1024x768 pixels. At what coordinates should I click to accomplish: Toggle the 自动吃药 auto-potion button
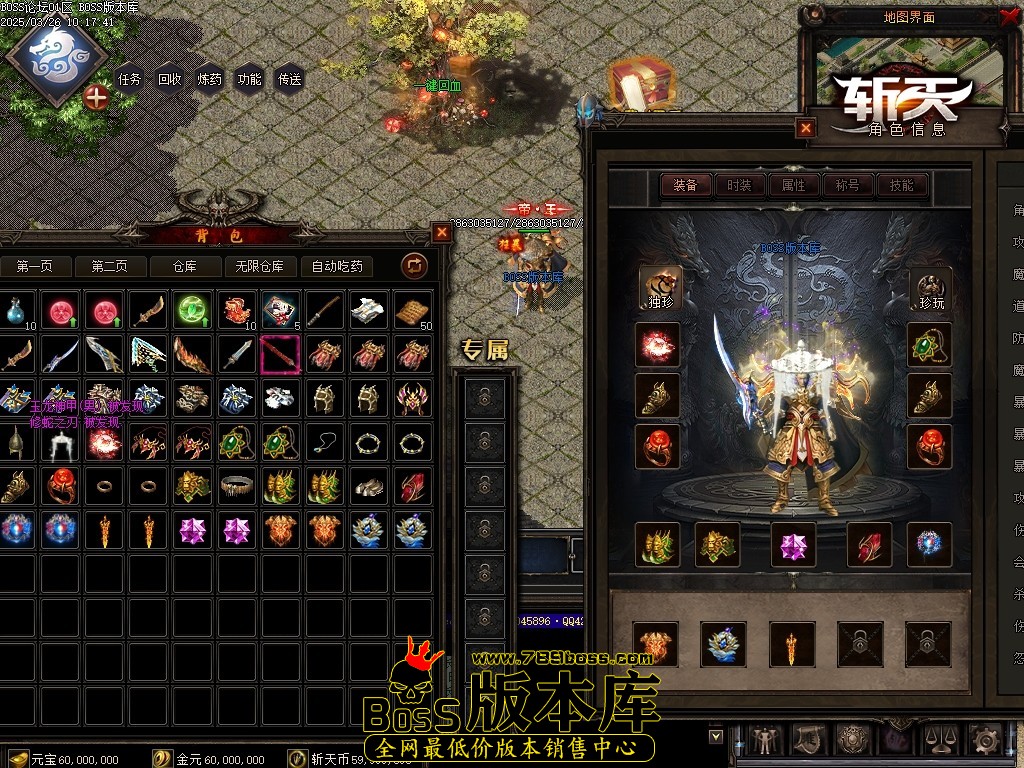(x=337, y=266)
